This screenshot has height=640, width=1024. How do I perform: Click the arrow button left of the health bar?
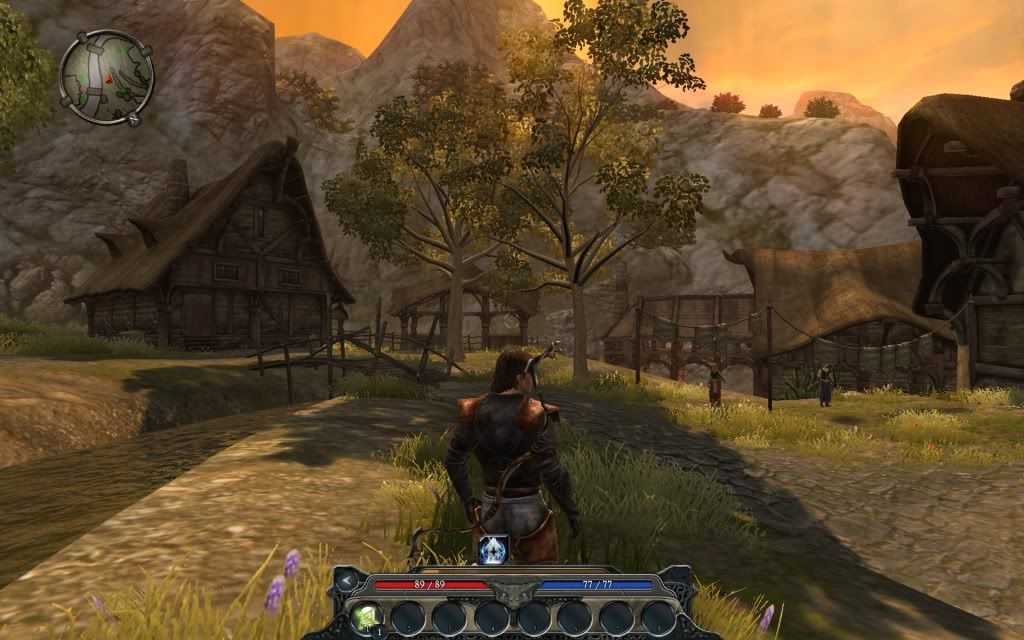coord(346,580)
